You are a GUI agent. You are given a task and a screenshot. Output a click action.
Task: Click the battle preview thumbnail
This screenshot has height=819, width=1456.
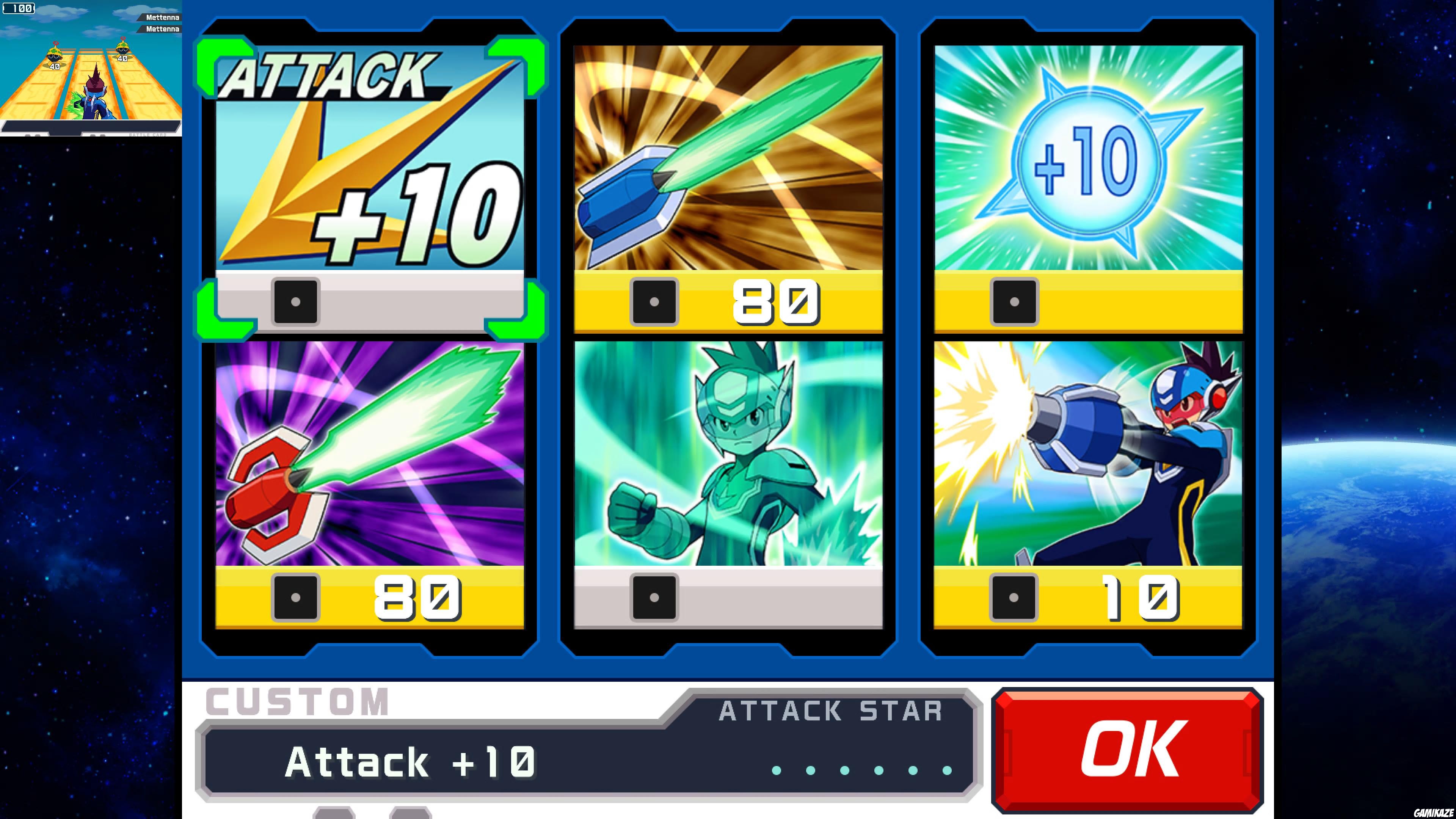(91, 68)
